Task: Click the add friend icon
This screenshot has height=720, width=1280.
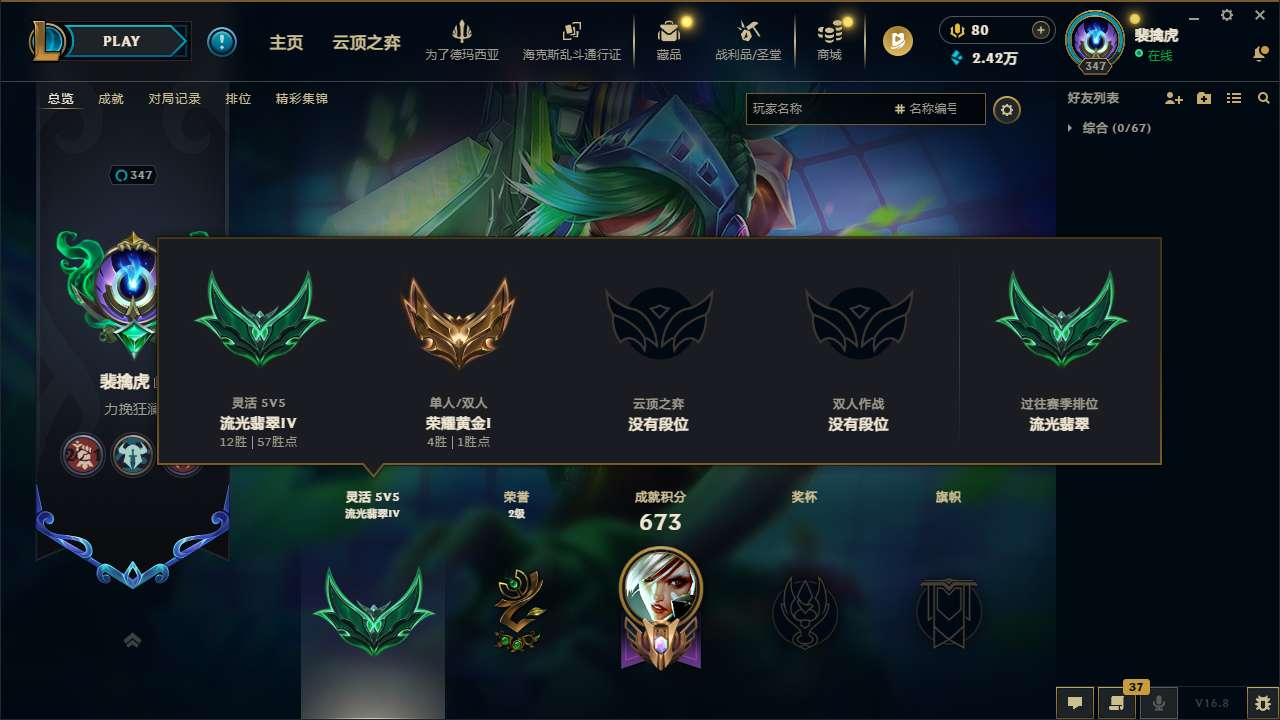Action: 1172,98
